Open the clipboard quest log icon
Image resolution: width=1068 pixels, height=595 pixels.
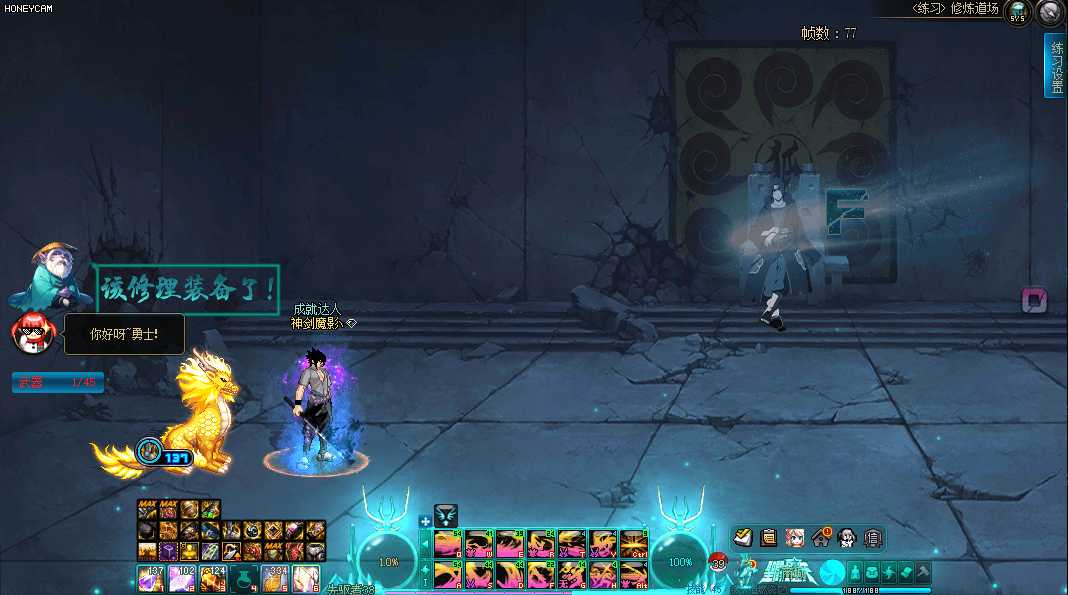(x=769, y=538)
